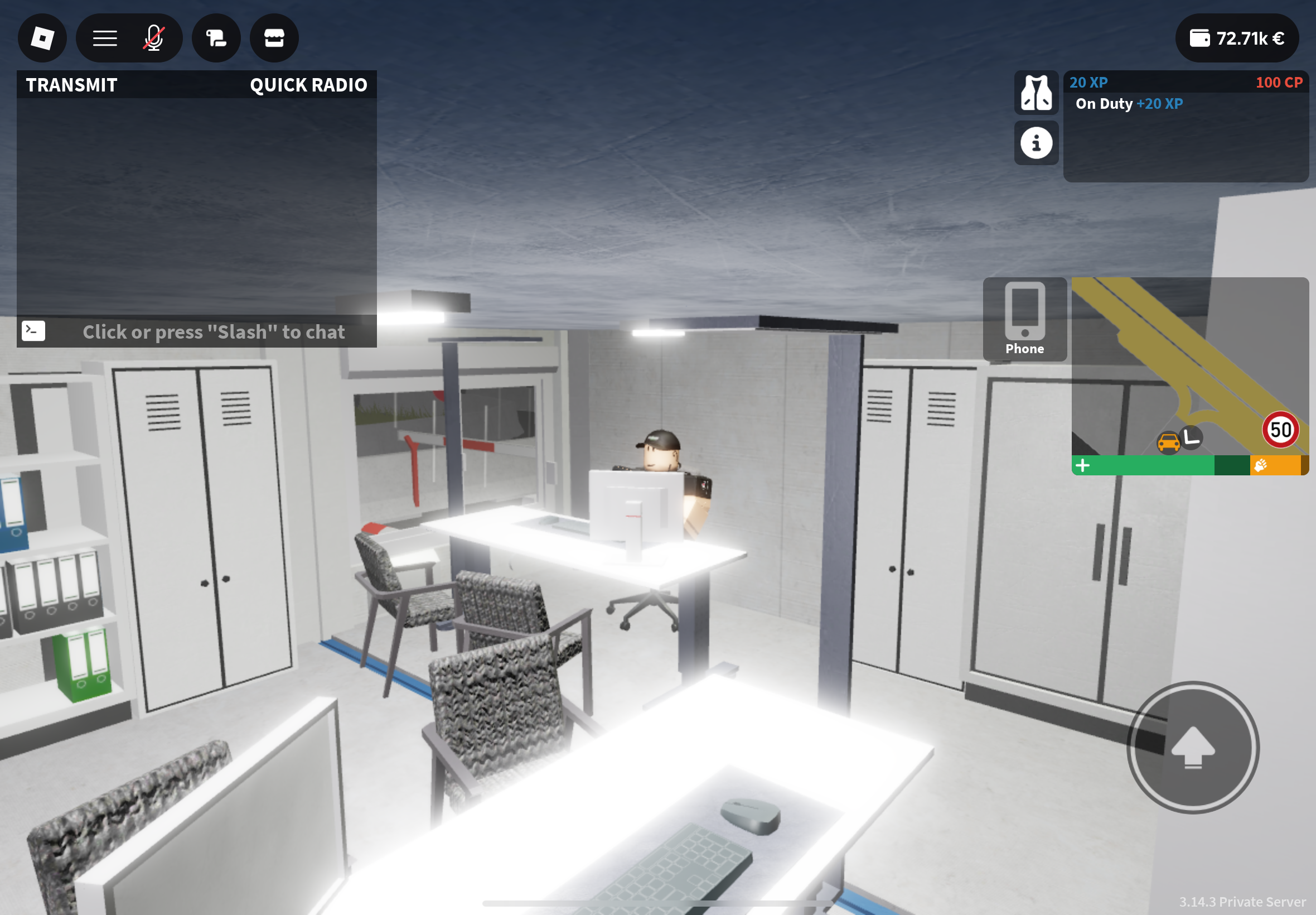Viewport: 1316px width, 915px height.
Task: Open the emote scroll icon
Action: (x=216, y=38)
